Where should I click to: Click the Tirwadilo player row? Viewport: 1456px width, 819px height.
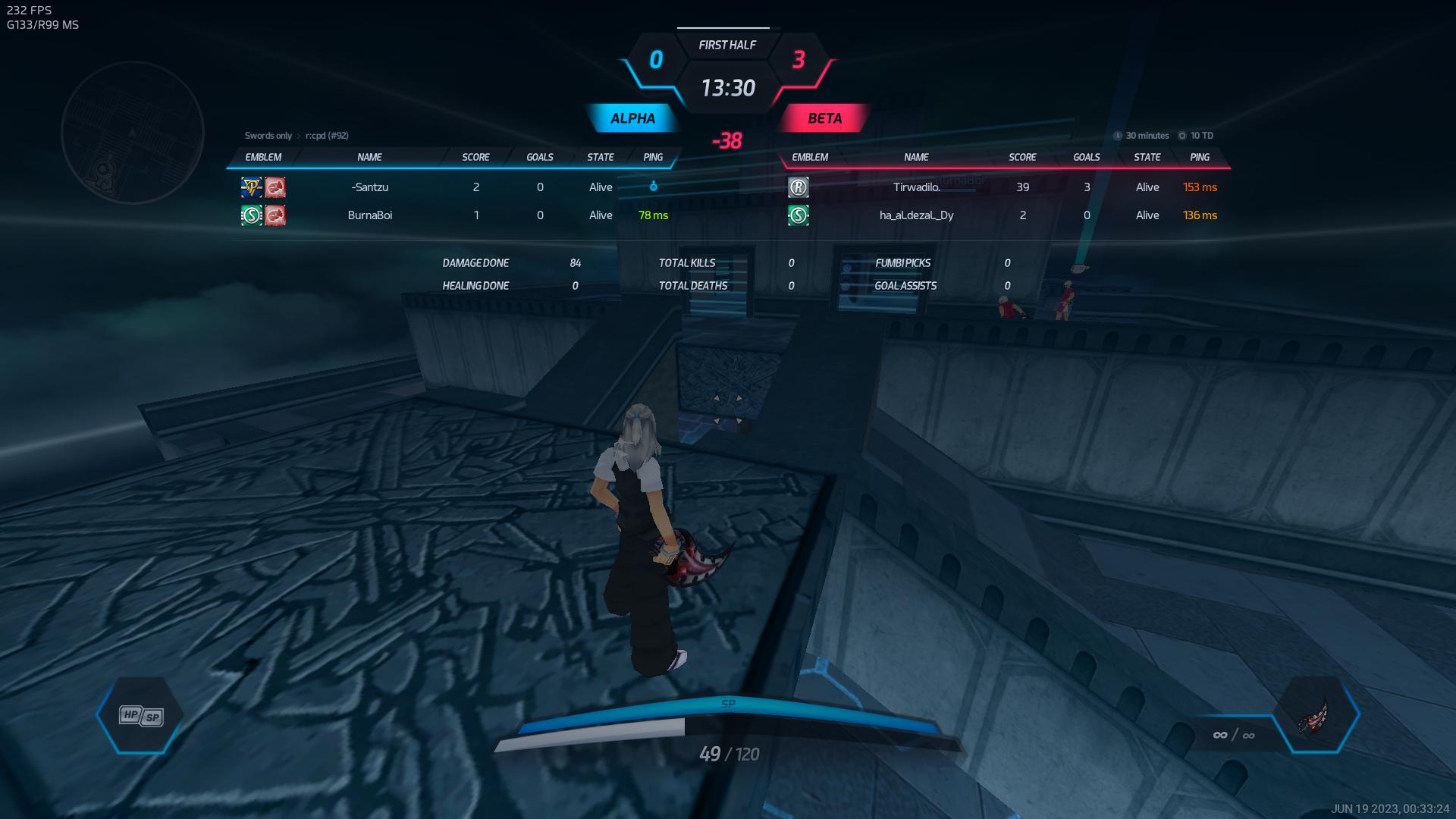916,187
